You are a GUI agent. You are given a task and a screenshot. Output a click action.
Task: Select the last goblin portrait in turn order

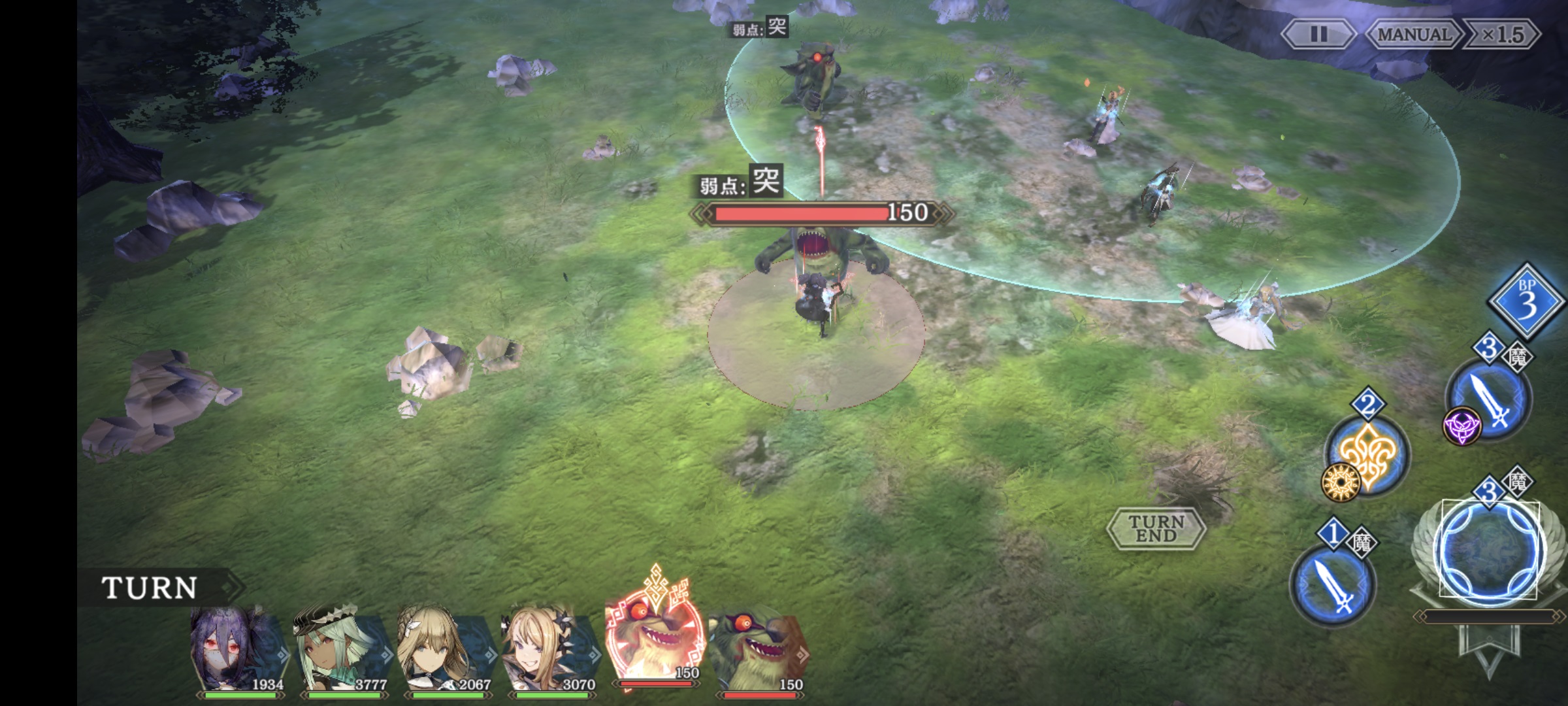(x=758, y=649)
